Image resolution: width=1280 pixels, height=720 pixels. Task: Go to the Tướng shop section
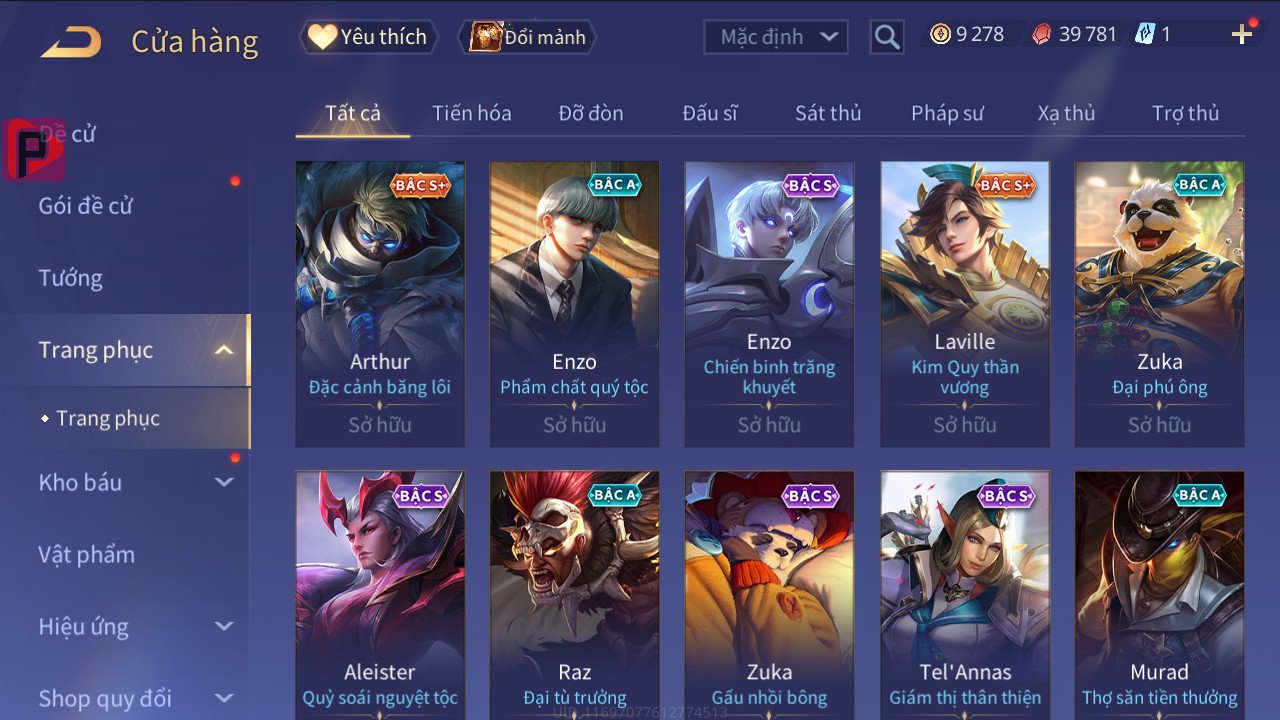click(x=71, y=278)
